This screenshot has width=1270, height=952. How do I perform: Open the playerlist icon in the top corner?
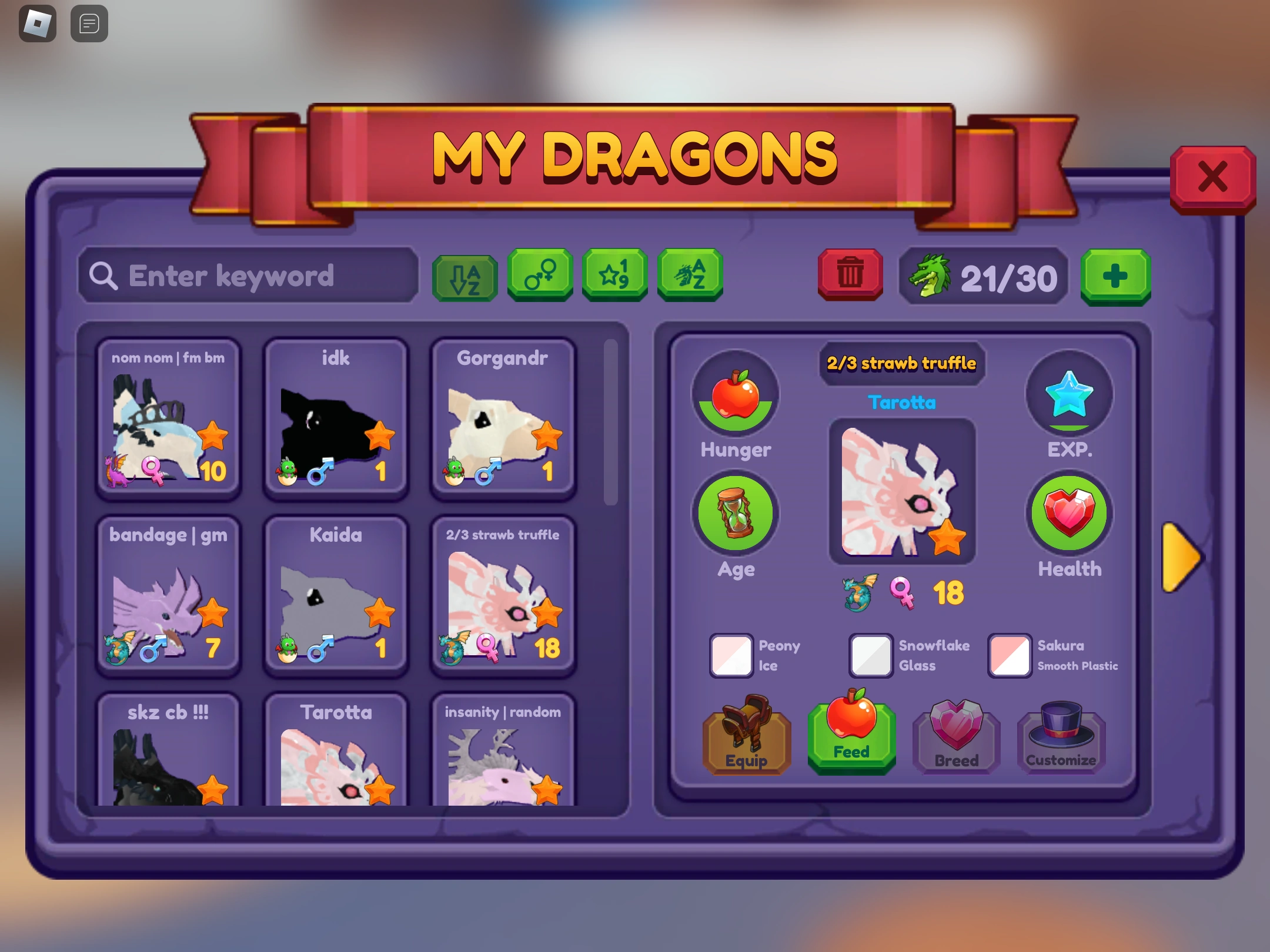pyautogui.click(x=89, y=23)
